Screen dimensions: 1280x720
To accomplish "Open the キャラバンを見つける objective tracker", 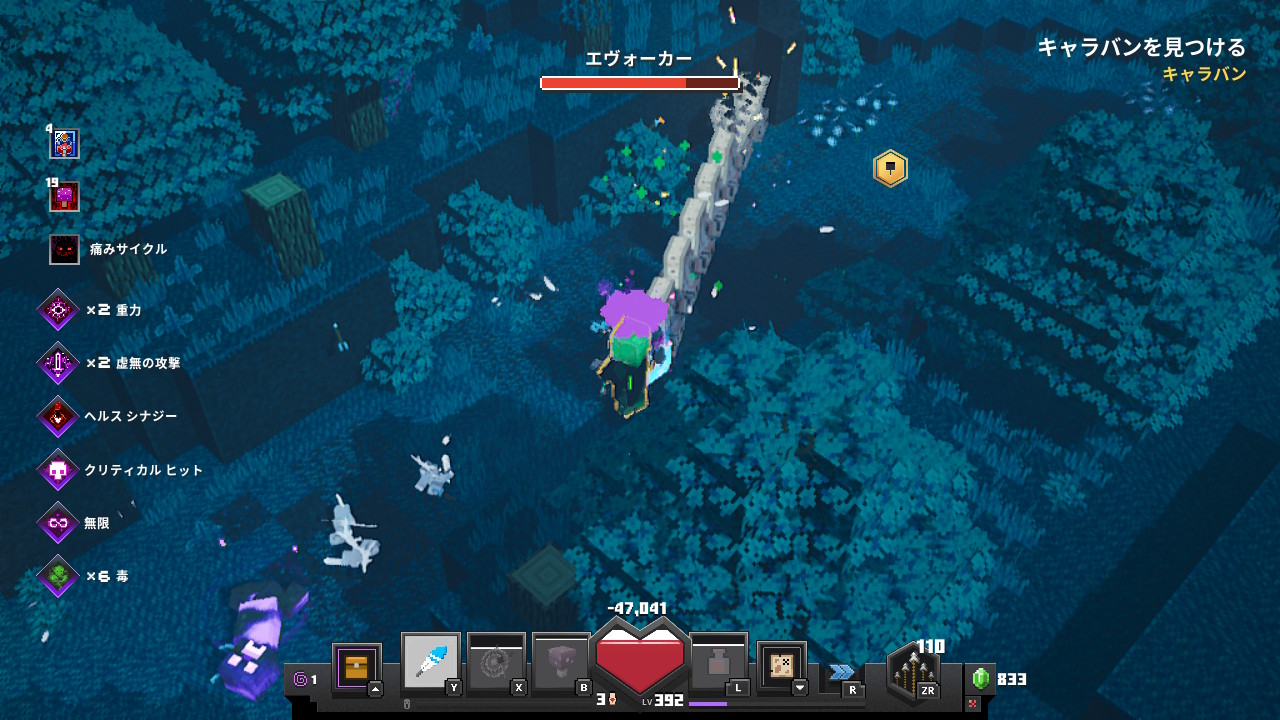I will tap(1141, 47).
